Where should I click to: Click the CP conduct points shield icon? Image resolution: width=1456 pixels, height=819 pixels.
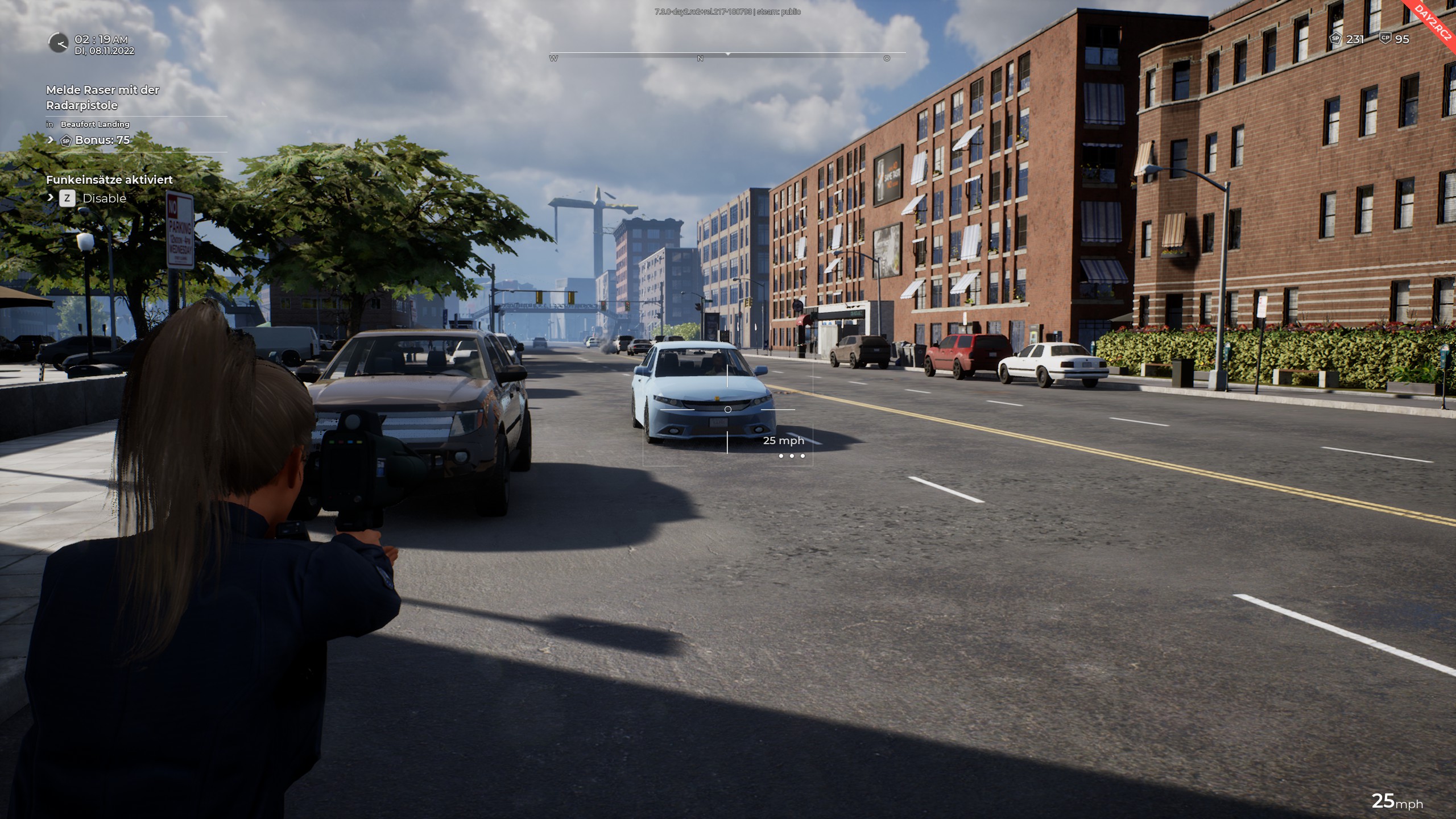[x=1385, y=38]
